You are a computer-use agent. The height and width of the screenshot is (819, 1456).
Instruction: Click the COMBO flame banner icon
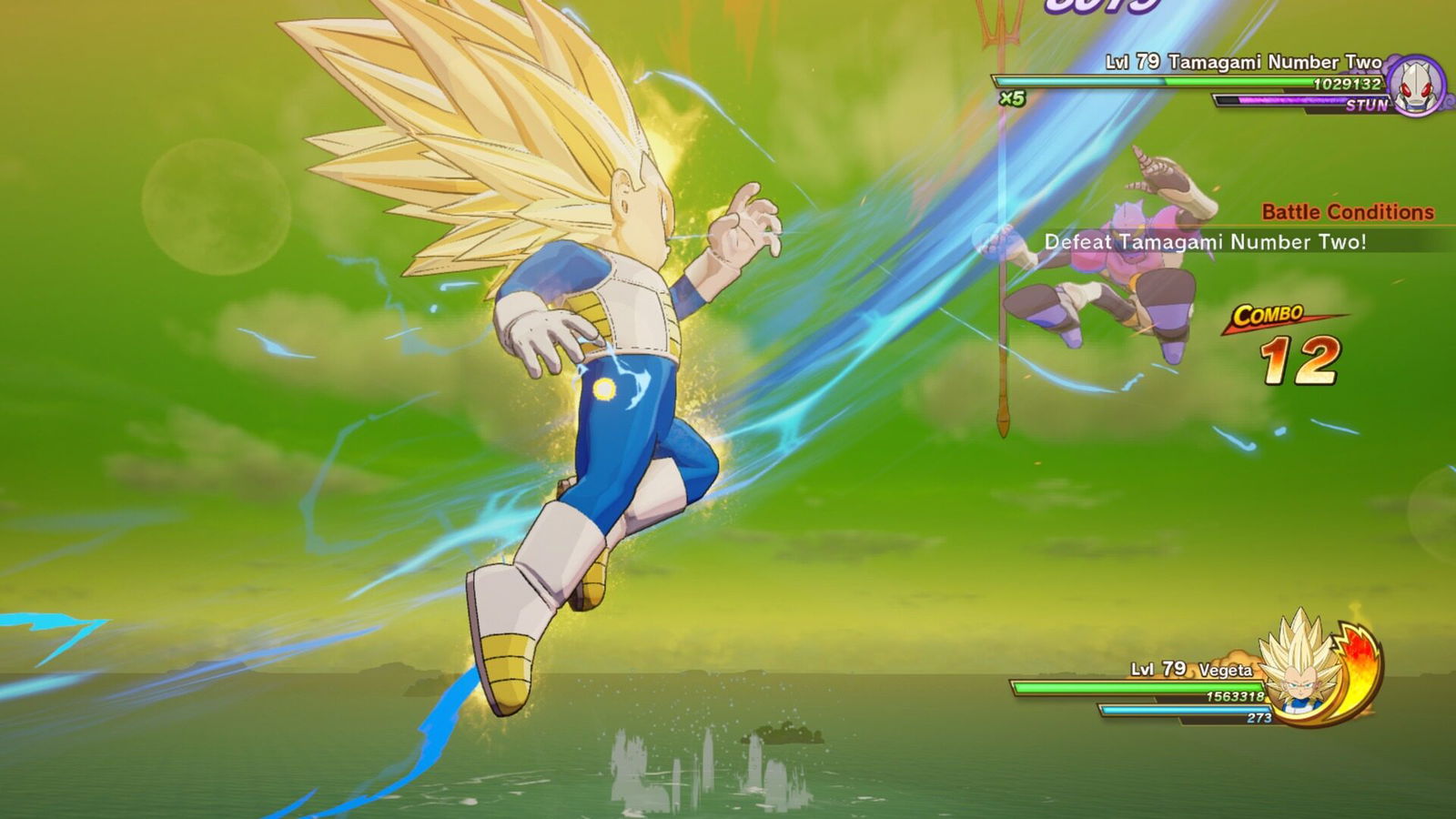coord(1269,318)
